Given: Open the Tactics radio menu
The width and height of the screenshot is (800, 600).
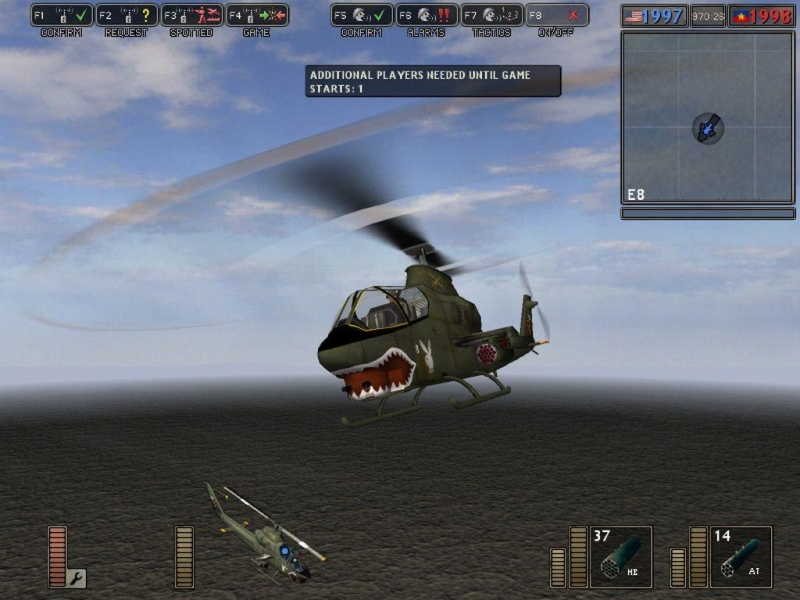Looking at the screenshot, I should tap(492, 15).
